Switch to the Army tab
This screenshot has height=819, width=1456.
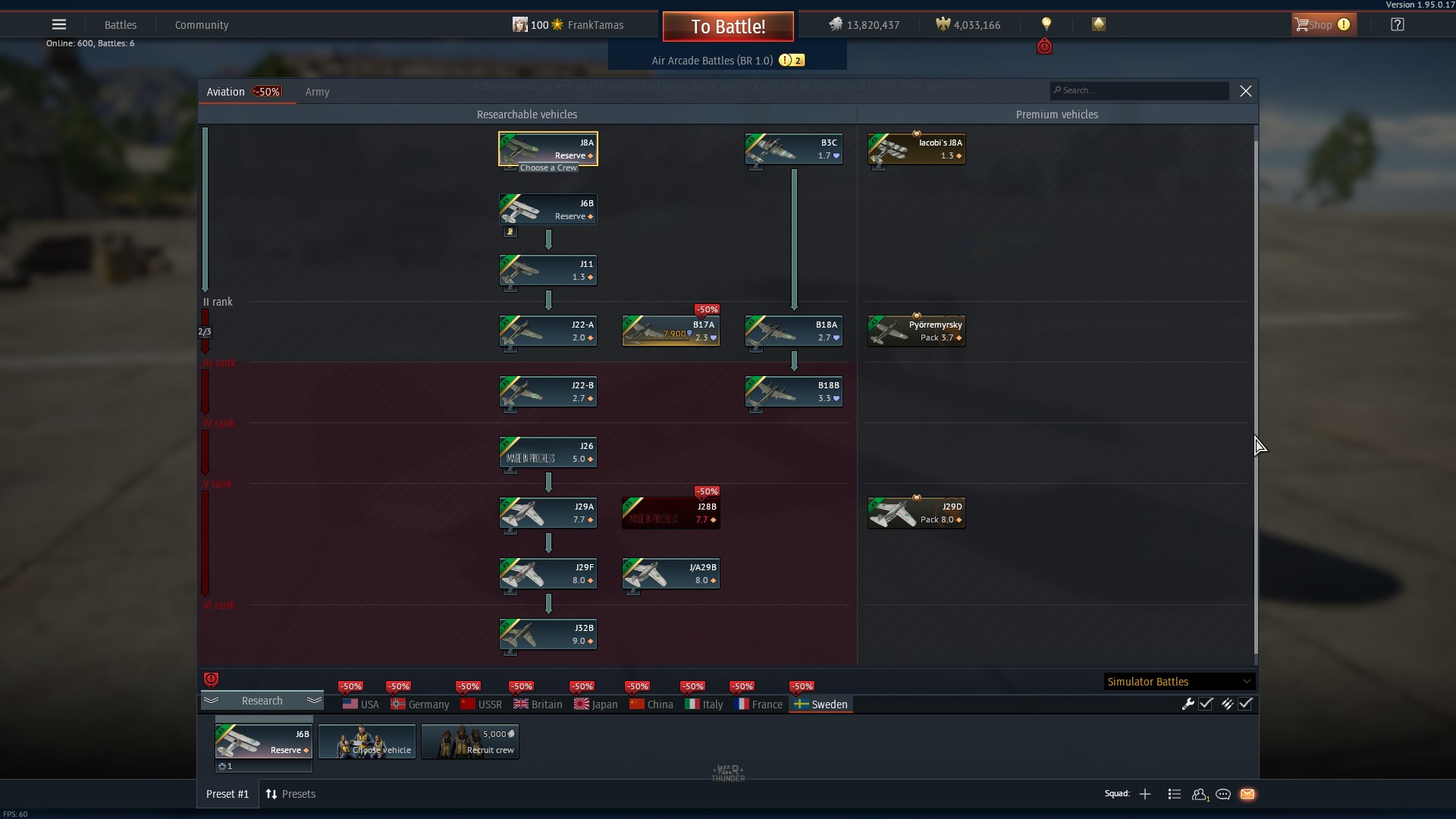(317, 92)
